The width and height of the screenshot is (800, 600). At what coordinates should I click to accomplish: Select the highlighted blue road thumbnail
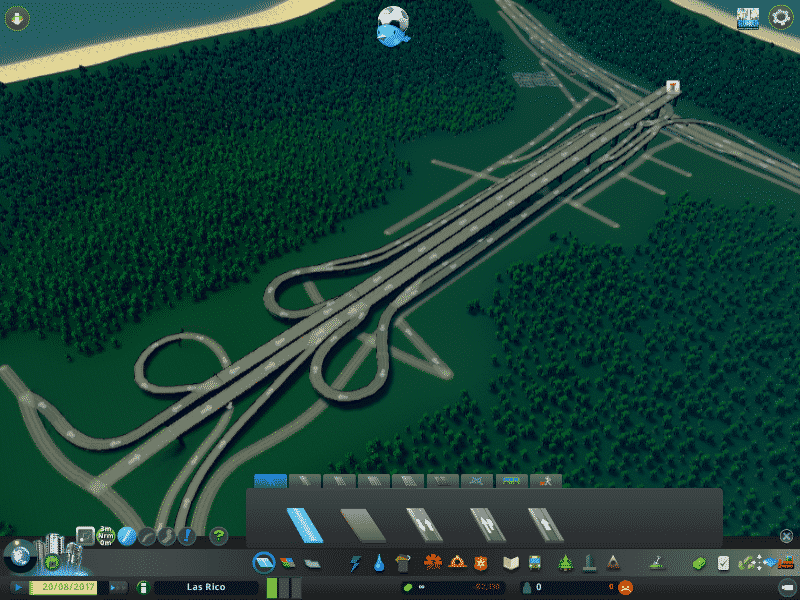(x=304, y=524)
